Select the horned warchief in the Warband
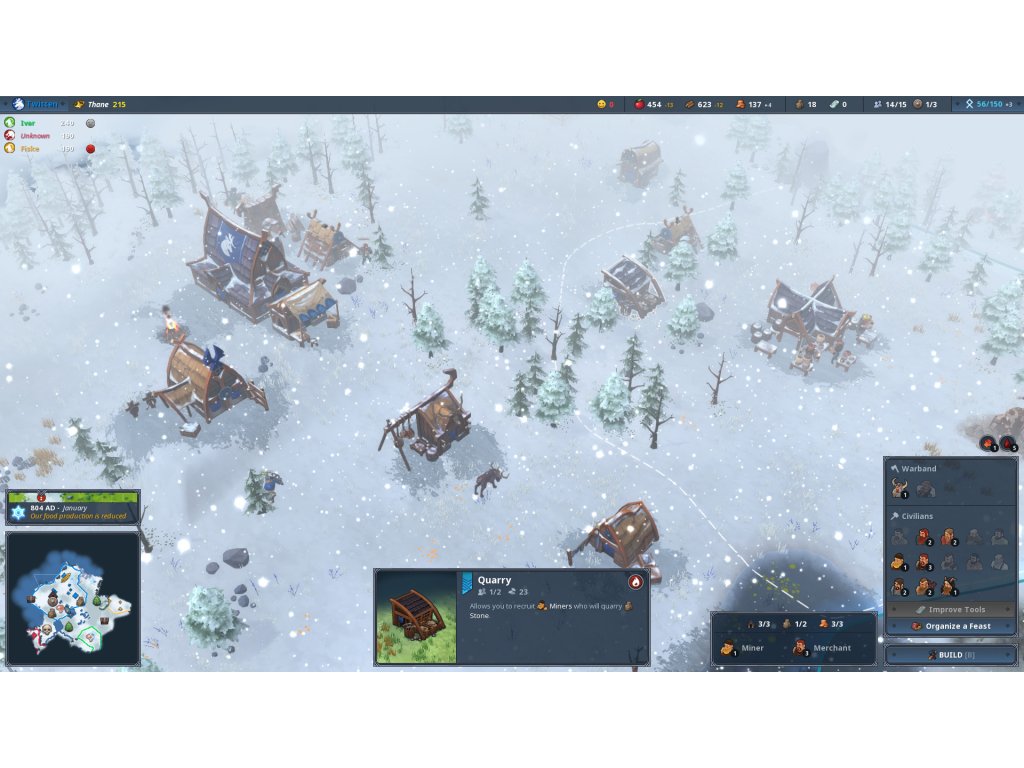The image size is (1024, 768). pos(898,489)
